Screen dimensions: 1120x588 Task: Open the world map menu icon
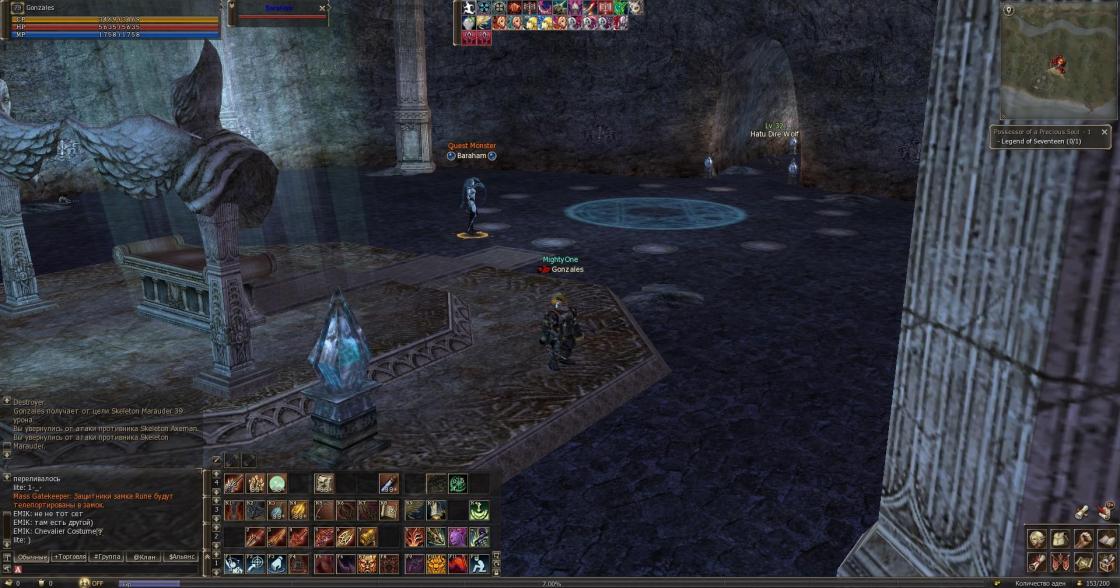point(1083,562)
